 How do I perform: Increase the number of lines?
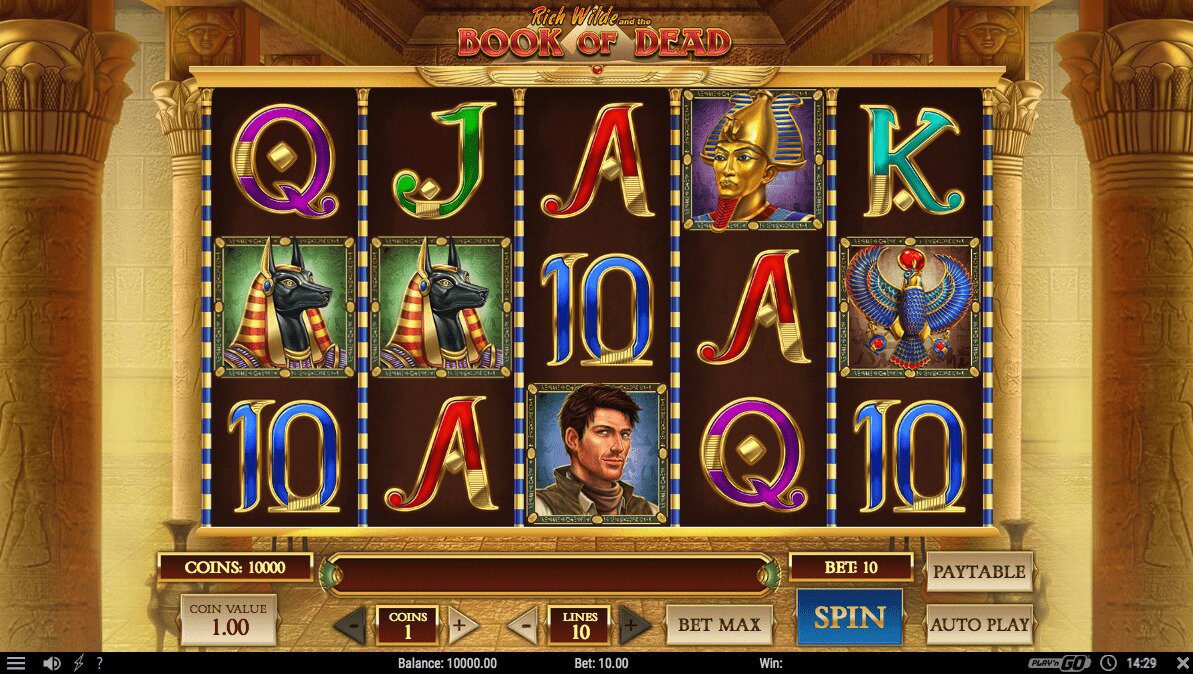pos(632,626)
